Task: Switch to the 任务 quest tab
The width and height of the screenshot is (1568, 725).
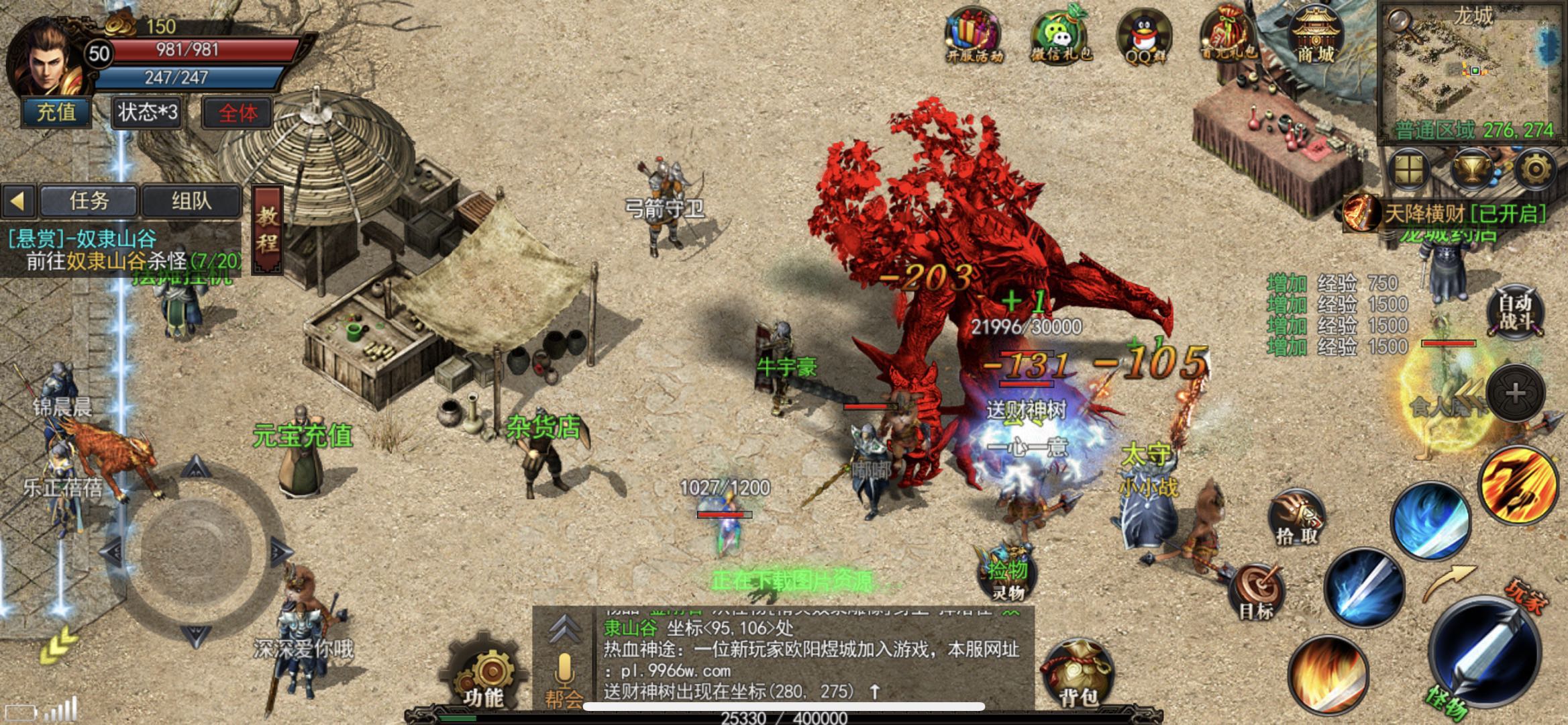Action: [89, 201]
